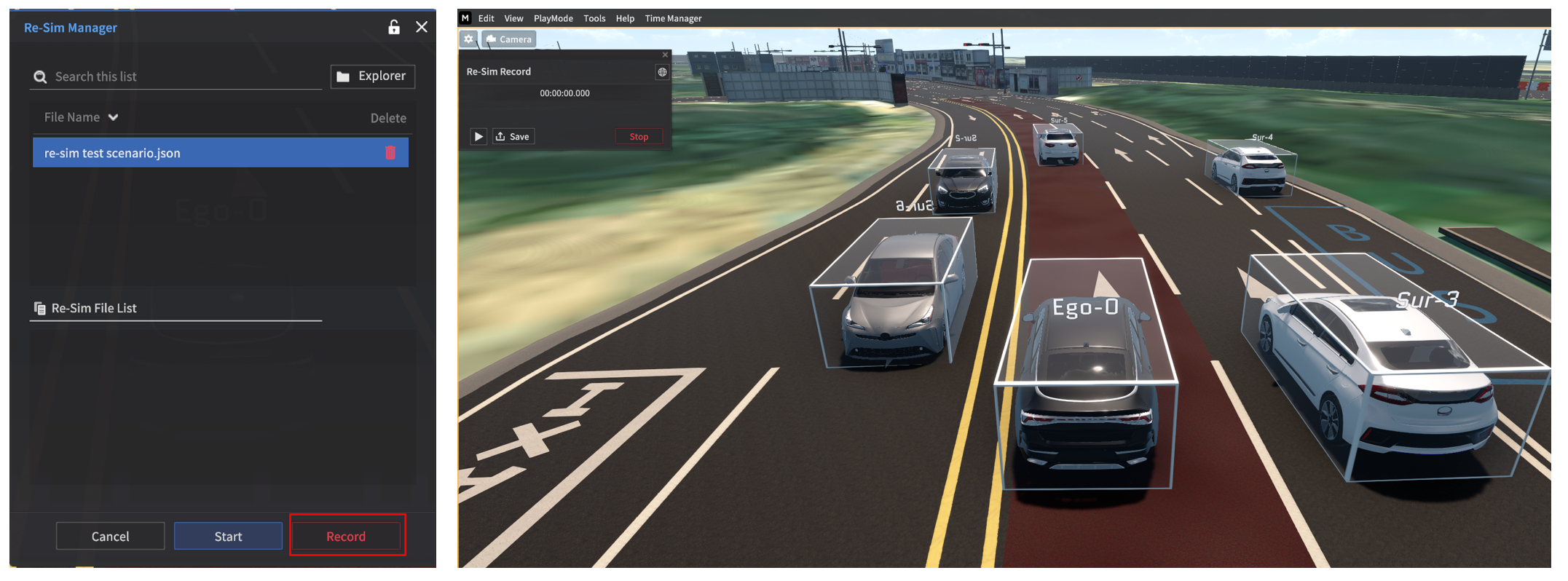The width and height of the screenshot is (1568, 581).
Task: Open the Help menu
Action: click(625, 18)
